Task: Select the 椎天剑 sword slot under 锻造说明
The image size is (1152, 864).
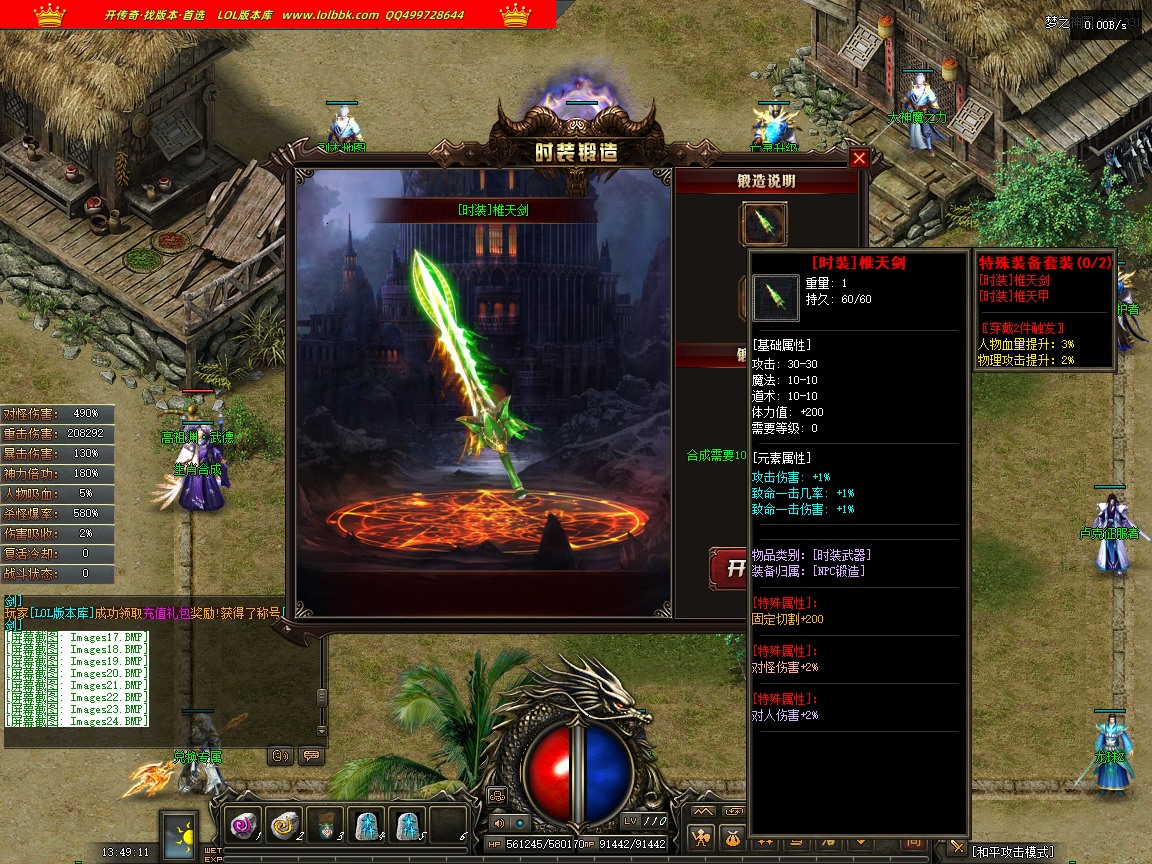Action: tap(763, 224)
